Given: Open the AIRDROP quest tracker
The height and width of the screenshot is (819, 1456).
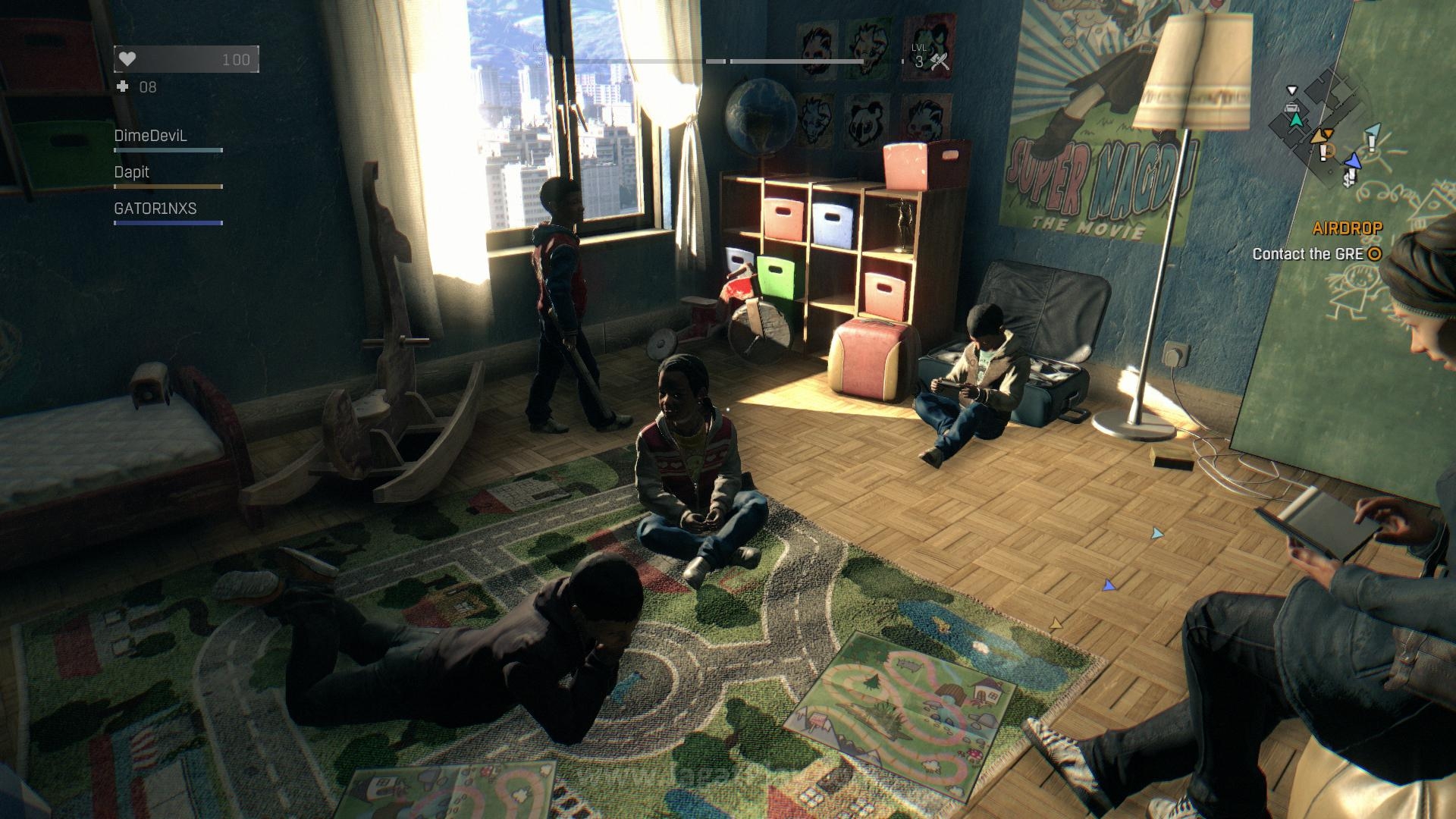Looking at the screenshot, I should [x=1347, y=228].
